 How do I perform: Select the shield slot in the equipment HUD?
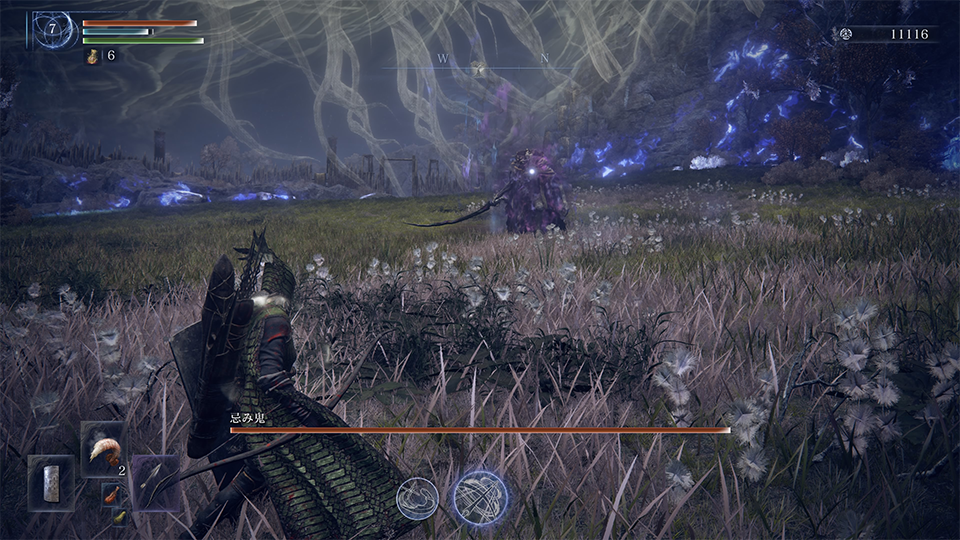(50, 482)
